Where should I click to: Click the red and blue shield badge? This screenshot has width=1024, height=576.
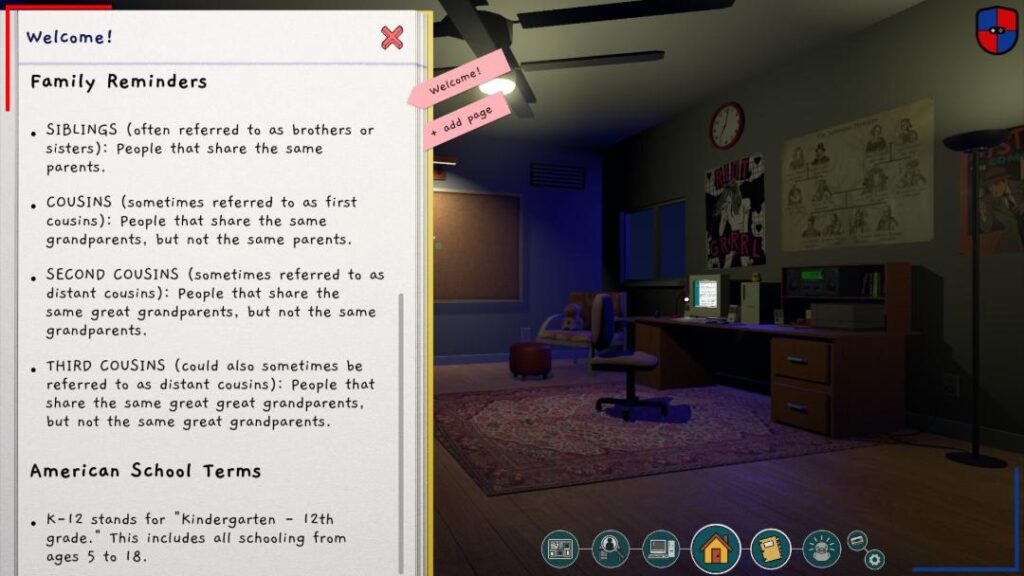click(x=996, y=30)
